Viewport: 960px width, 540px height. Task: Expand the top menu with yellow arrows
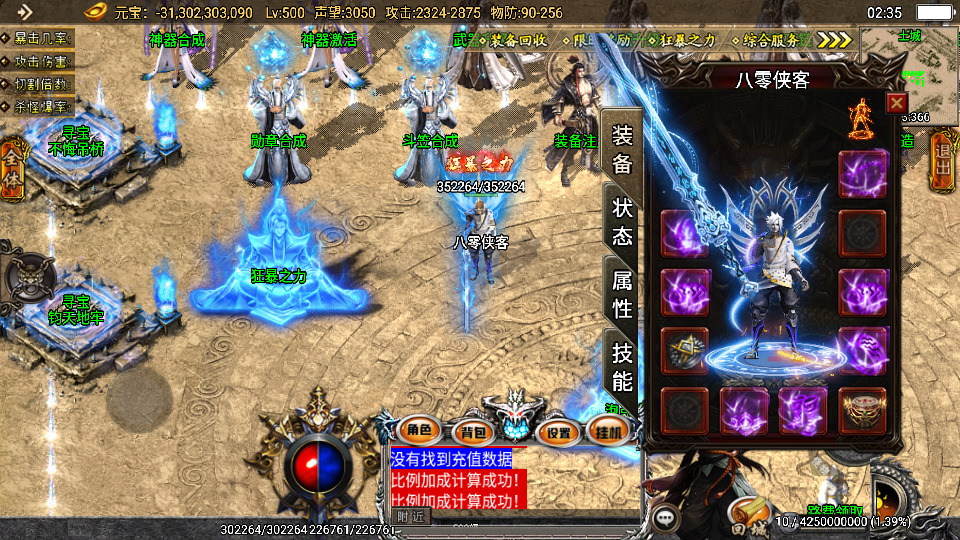[x=834, y=40]
